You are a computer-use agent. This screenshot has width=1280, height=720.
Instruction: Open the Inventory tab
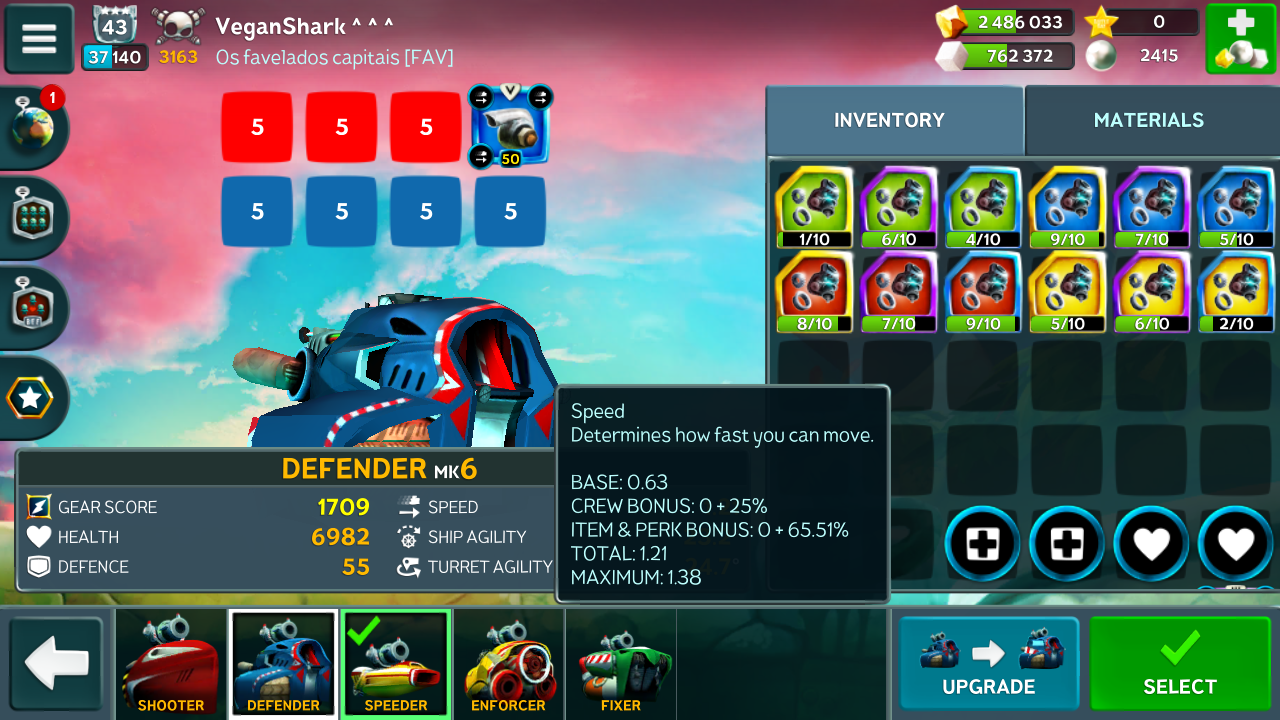coord(889,120)
